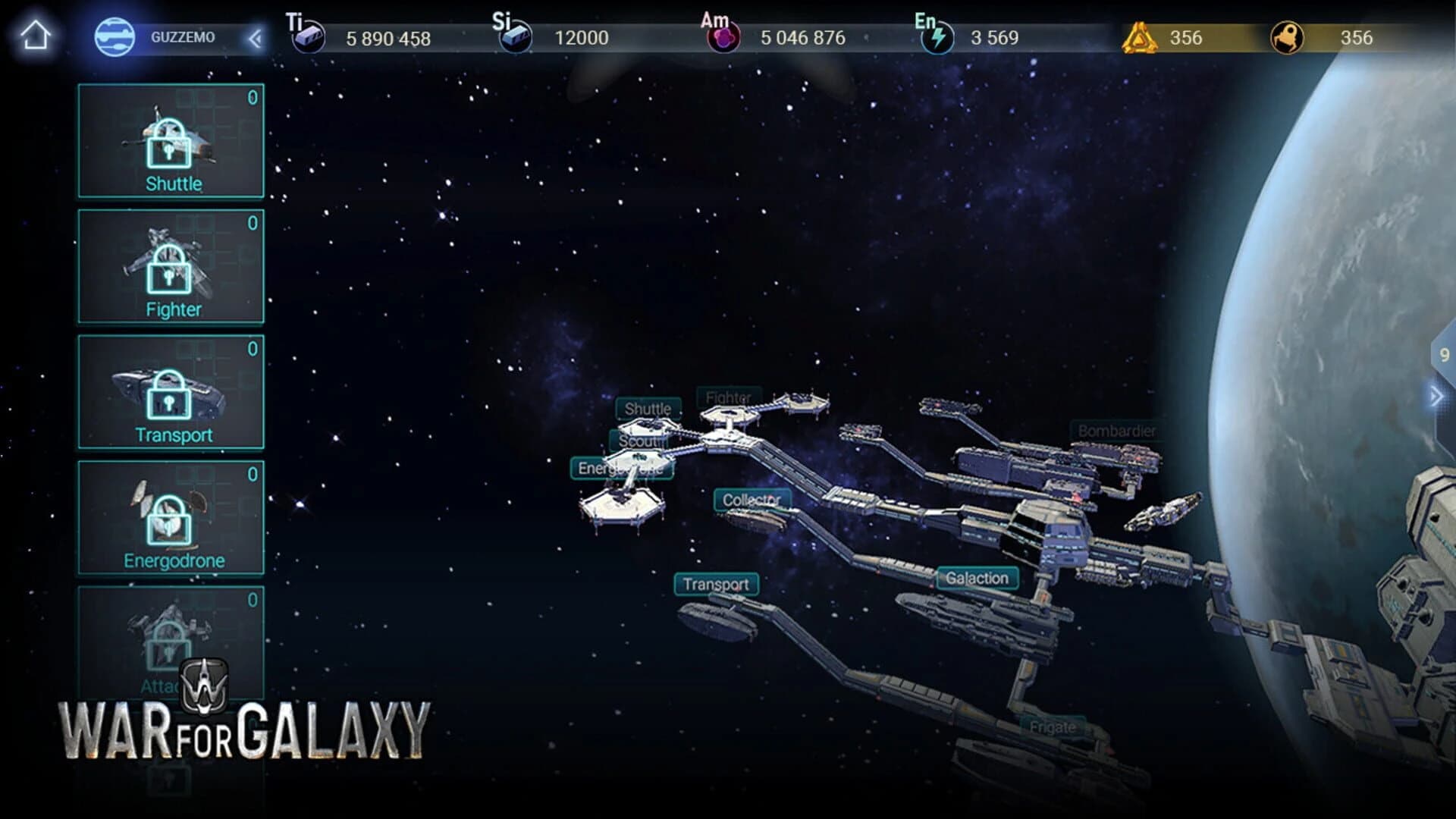Select the locked Energodrone ship card
The height and width of the screenshot is (819, 1456).
(170, 518)
